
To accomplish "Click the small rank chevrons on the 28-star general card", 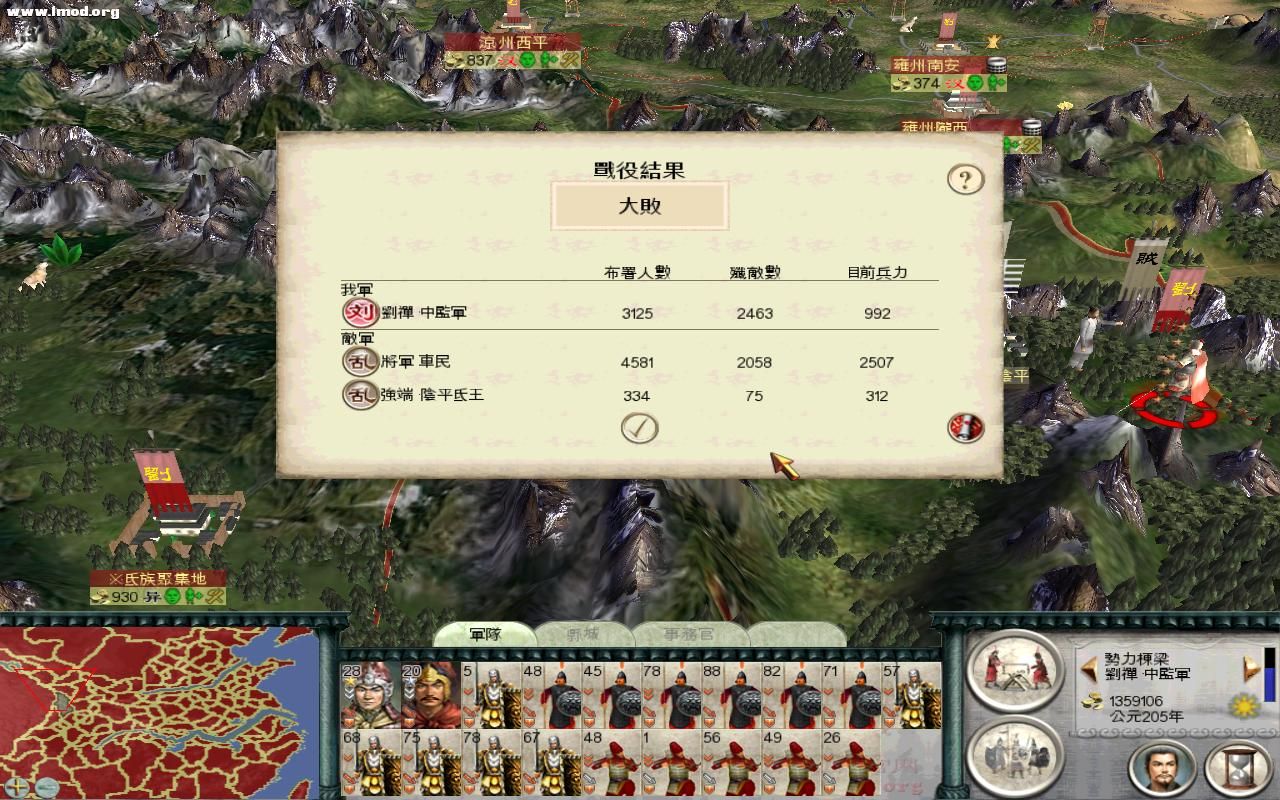I will click(349, 694).
